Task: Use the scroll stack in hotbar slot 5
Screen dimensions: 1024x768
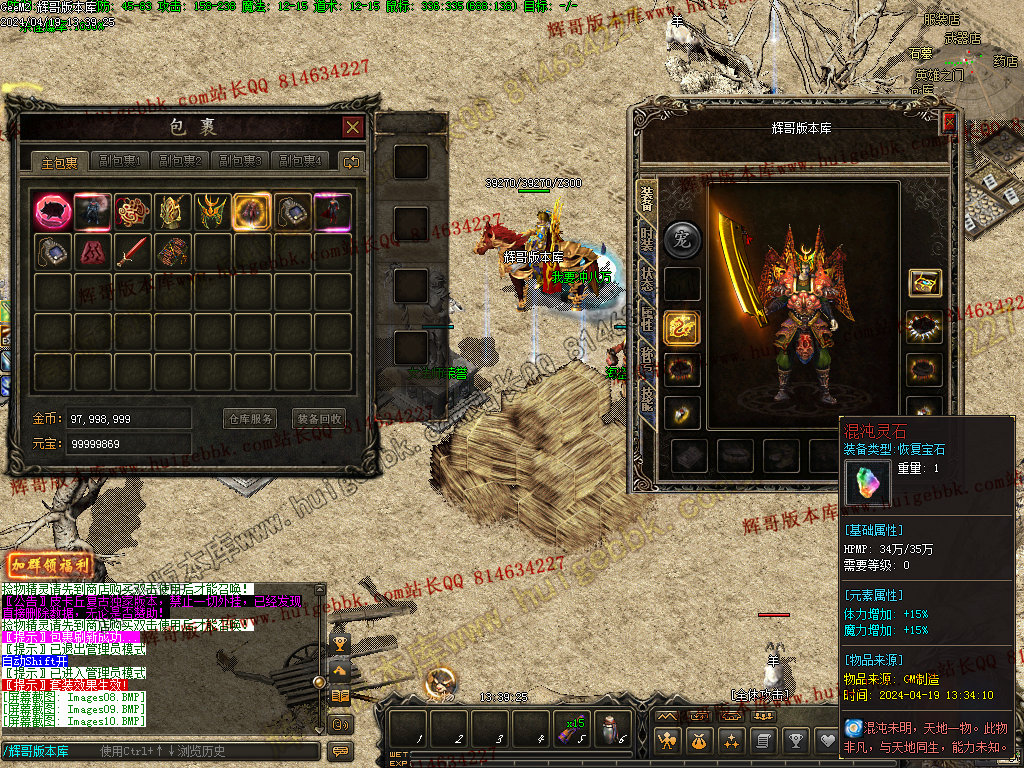Action: point(572,732)
